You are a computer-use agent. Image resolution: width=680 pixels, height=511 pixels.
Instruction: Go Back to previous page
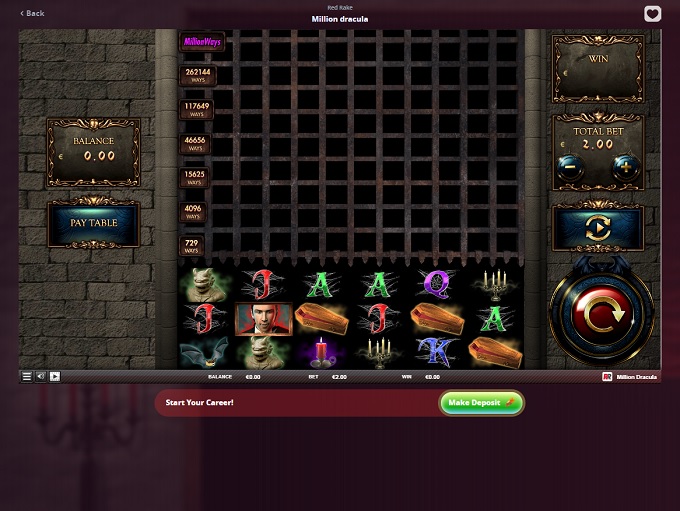click(x=33, y=13)
